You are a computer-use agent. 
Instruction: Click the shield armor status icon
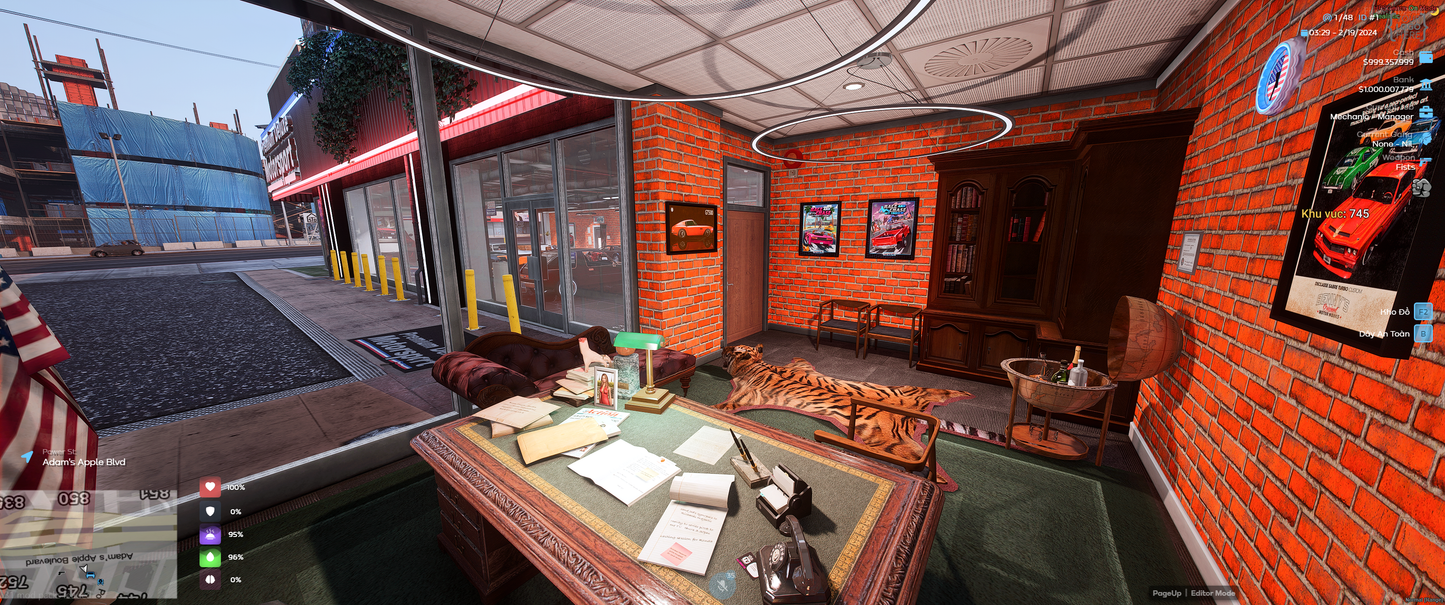[210, 511]
